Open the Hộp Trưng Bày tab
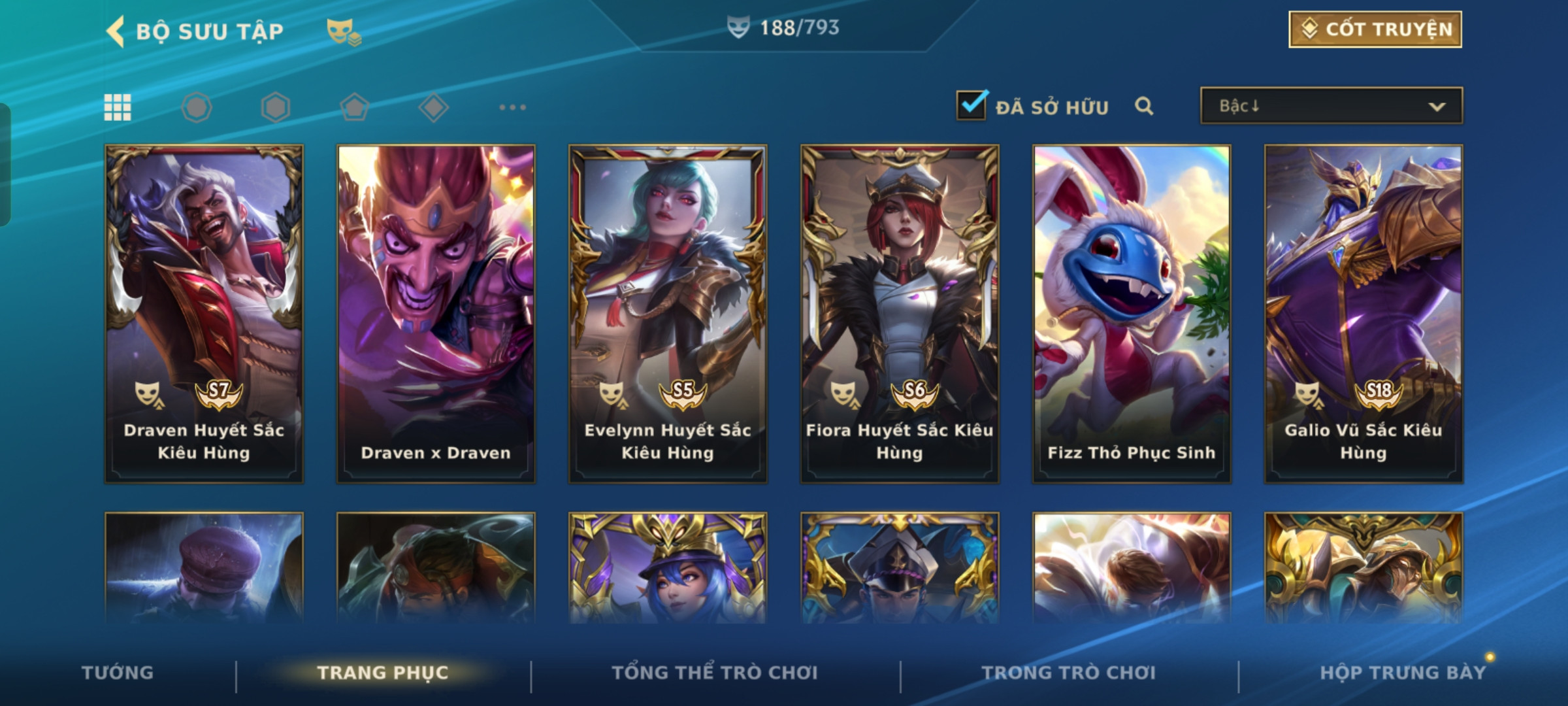1568x706 pixels. [x=1403, y=673]
